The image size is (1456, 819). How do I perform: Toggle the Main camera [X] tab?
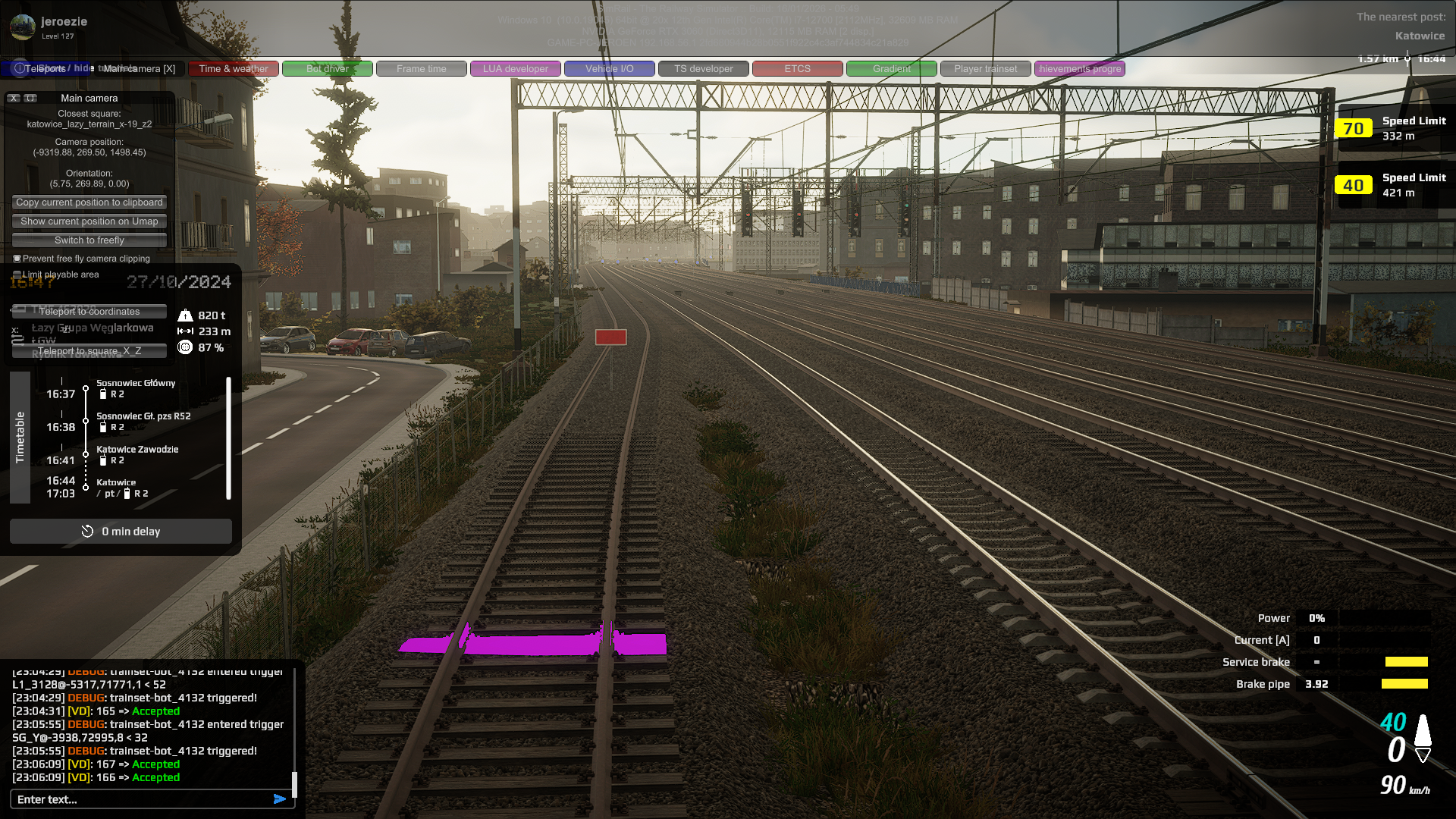(139, 69)
